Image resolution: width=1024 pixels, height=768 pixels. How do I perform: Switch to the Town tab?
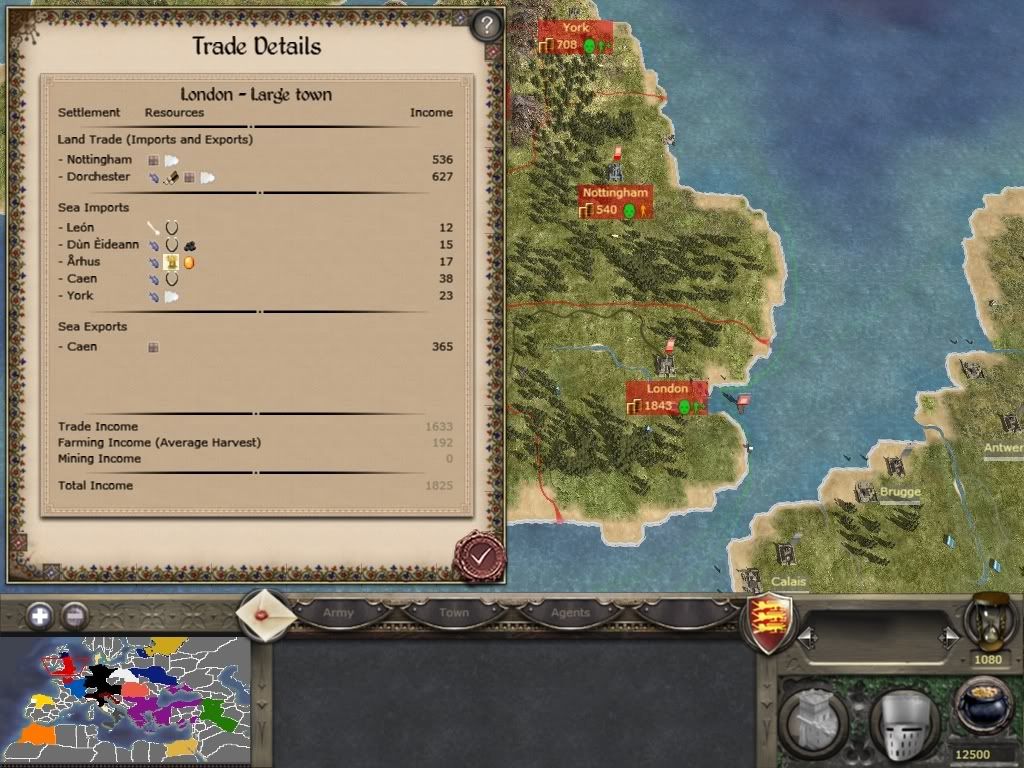click(453, 612)
